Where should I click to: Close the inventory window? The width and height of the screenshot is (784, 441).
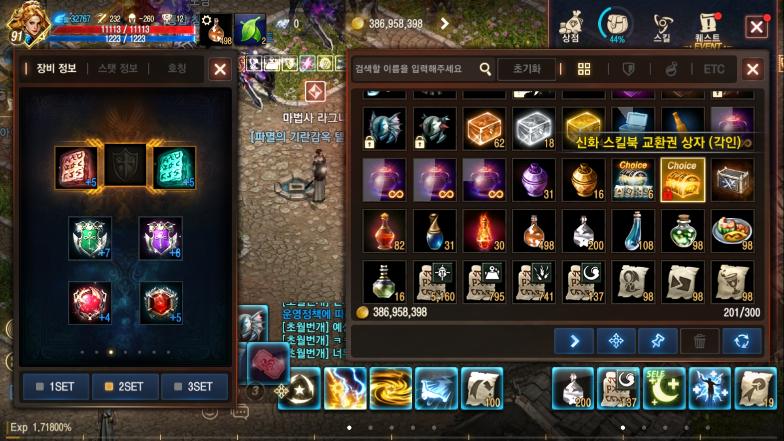click(x=752, y=69)
